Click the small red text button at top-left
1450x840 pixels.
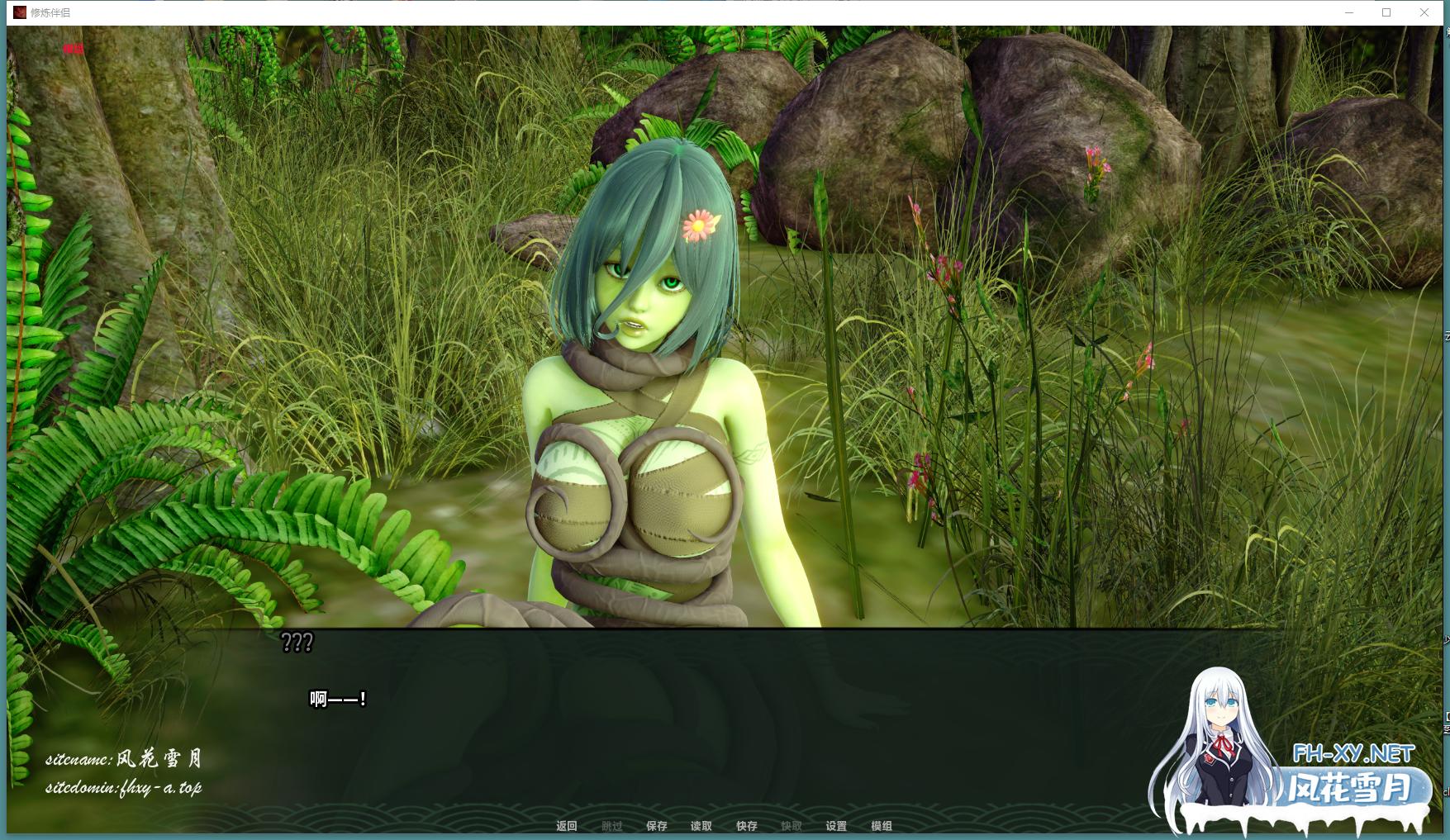pyautogui.click(x=74, y=49)
